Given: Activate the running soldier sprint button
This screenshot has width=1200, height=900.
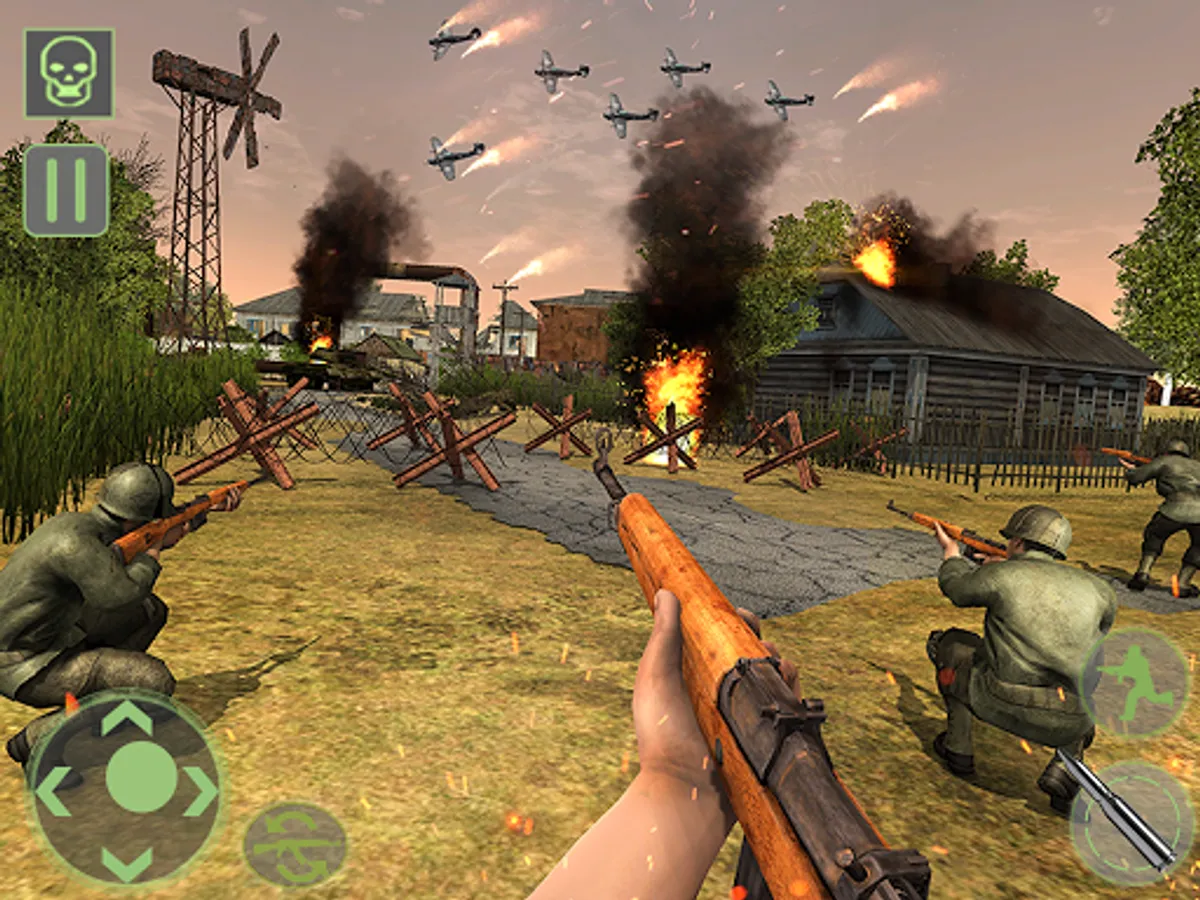Looking at the screenshot, I should pyautogui.click(x=1135, y=683).
